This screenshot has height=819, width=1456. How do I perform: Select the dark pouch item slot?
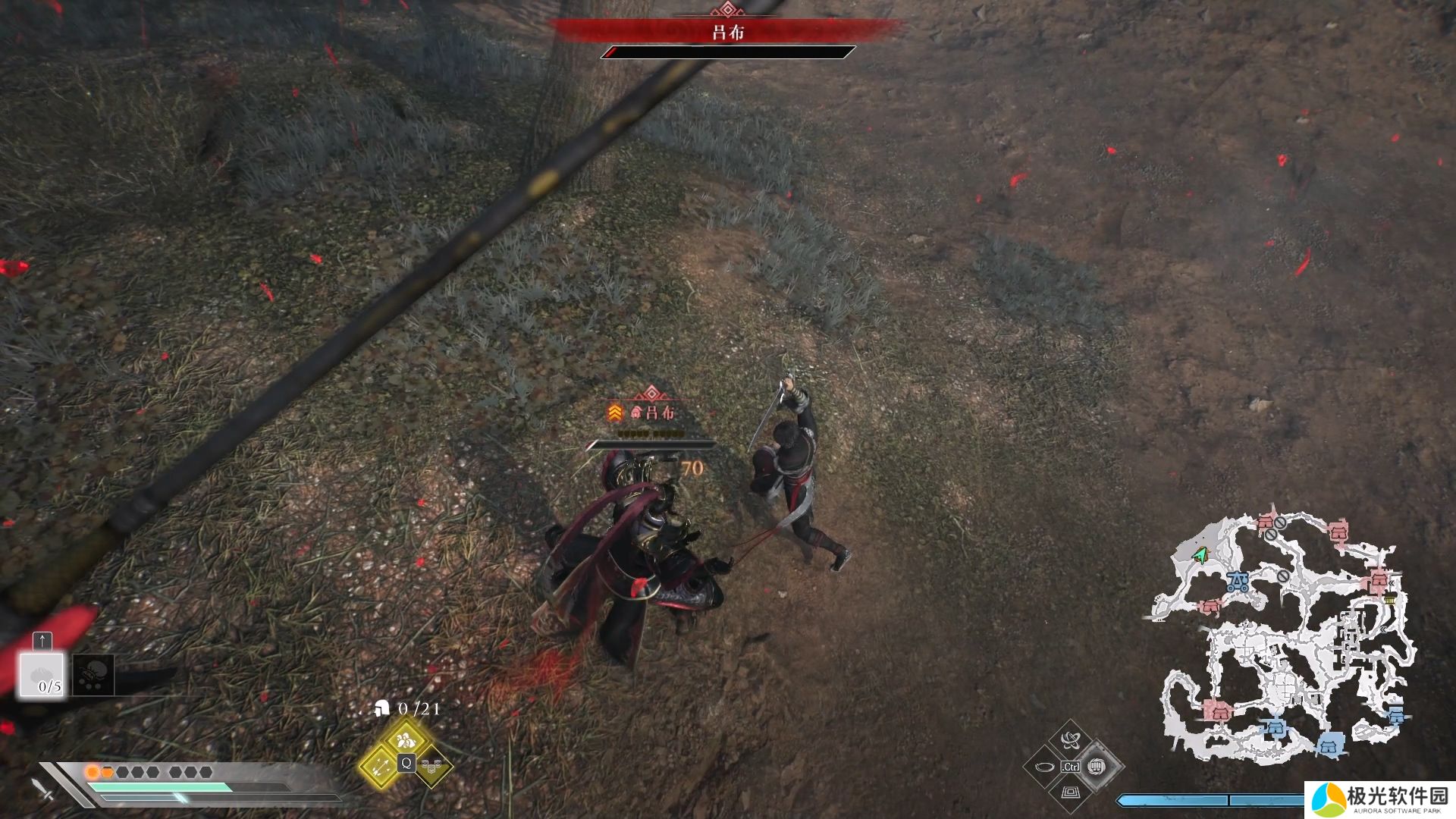94,674
